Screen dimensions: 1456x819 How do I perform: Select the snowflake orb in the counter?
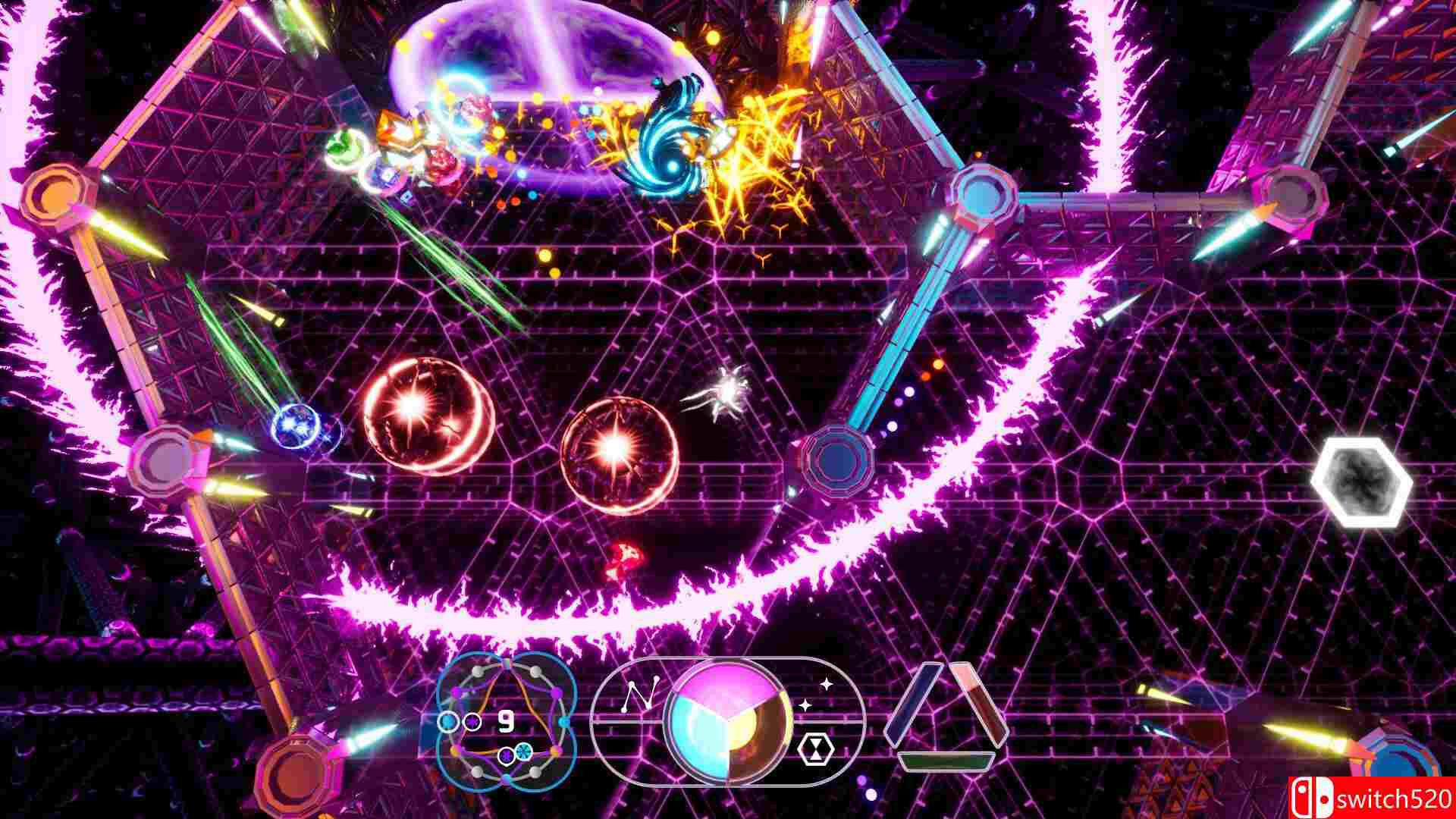click(x=523, y=750)
